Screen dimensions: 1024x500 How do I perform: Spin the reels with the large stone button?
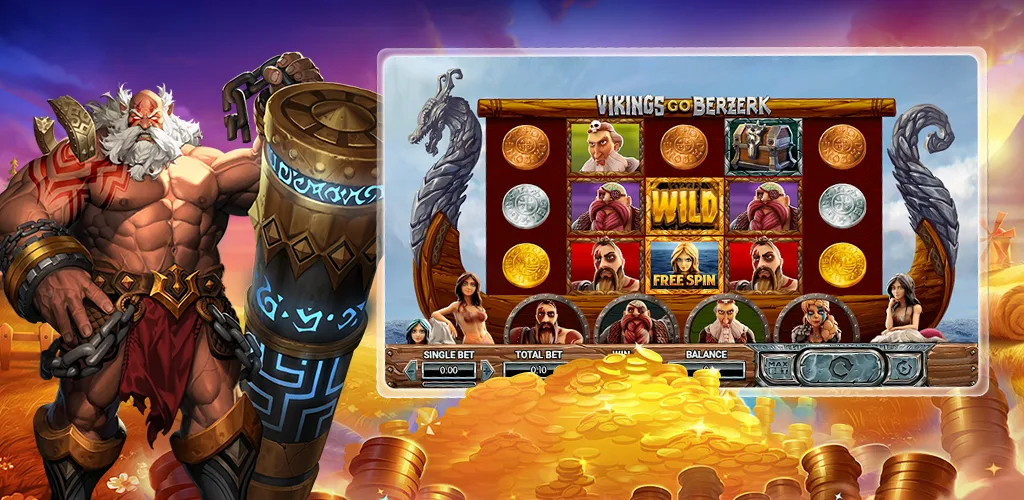841,367
